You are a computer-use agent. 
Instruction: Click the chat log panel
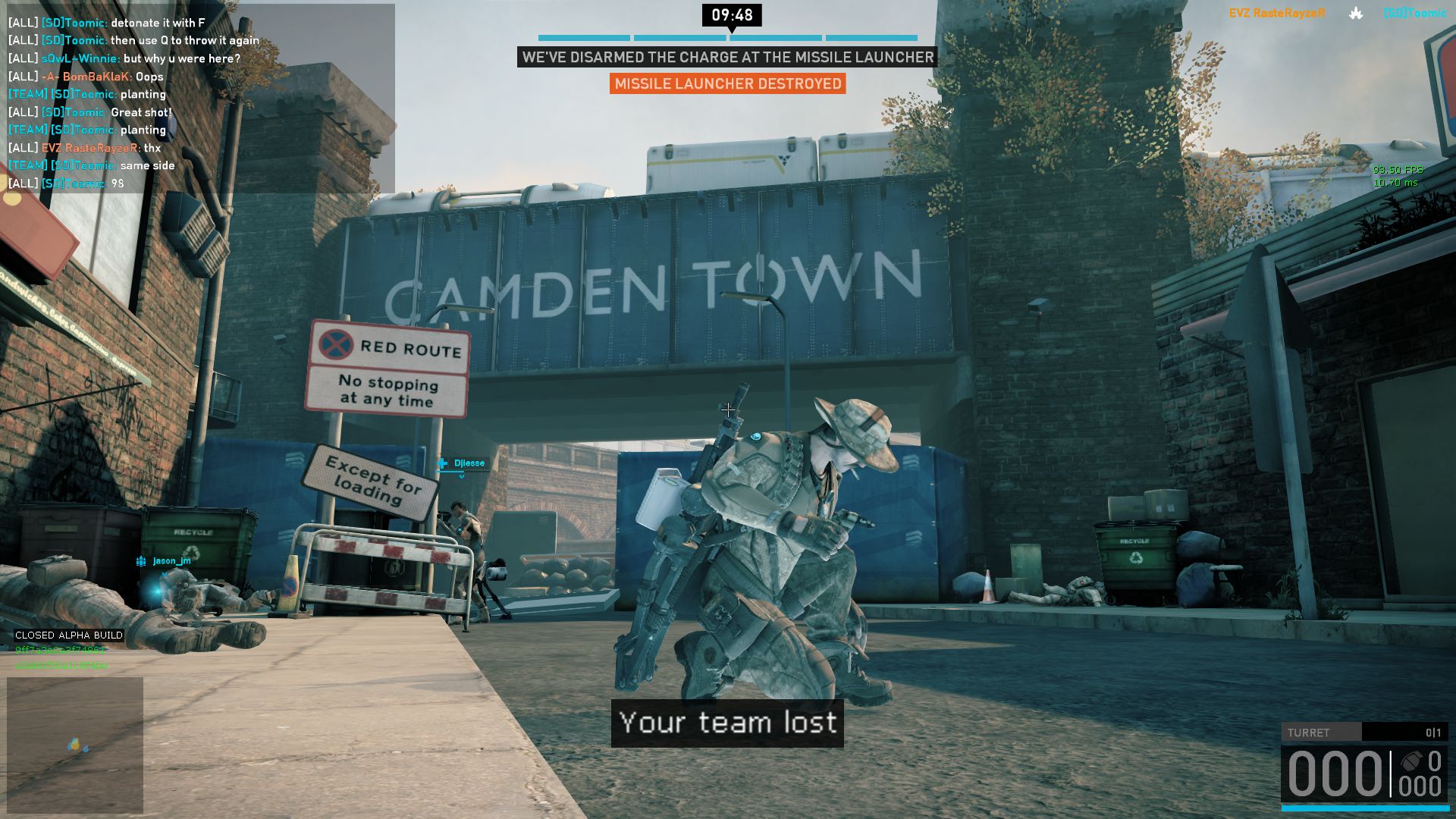tap(199, 99)
